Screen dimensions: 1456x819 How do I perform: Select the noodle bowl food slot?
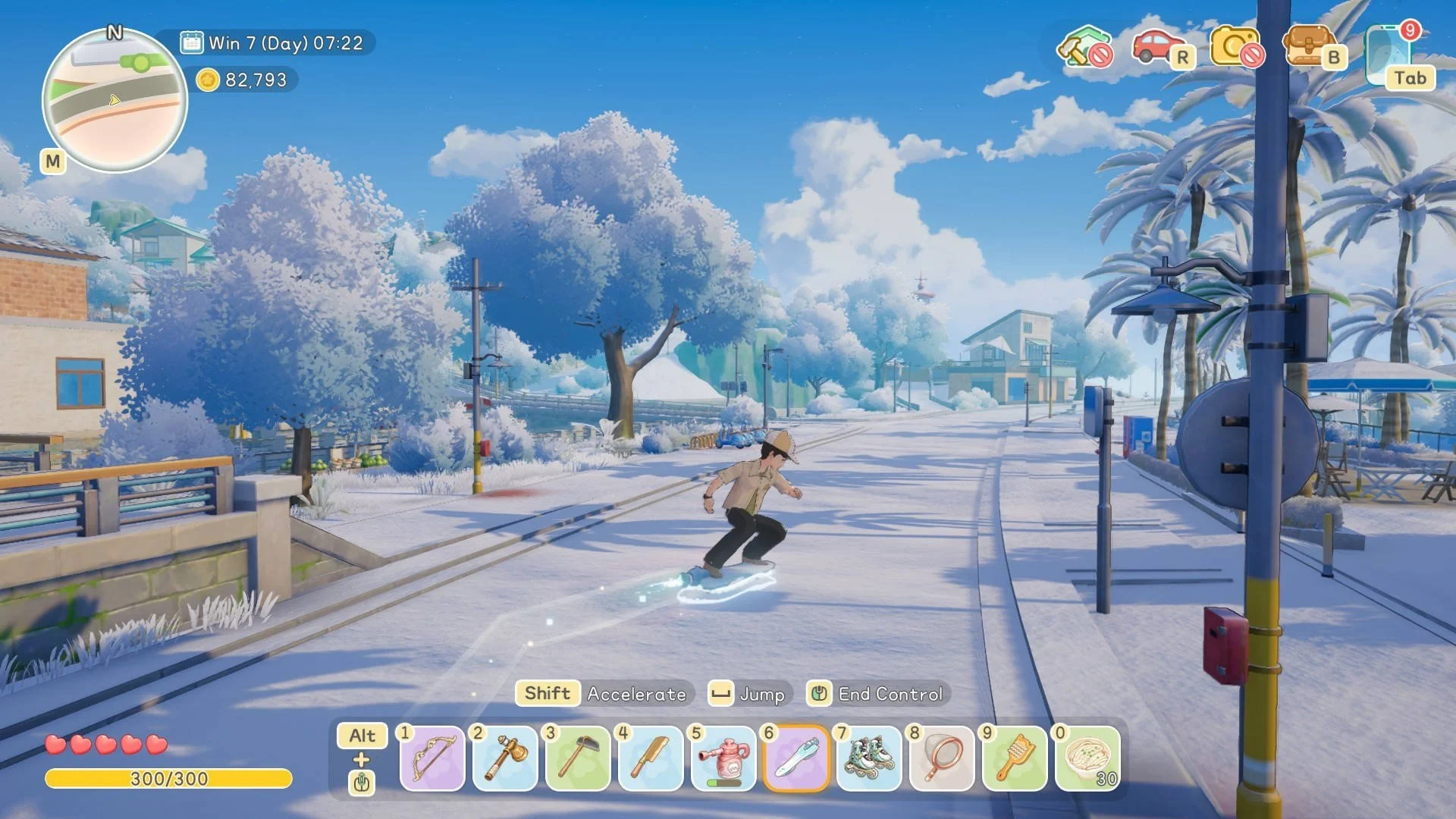(x=1088, y=758)
